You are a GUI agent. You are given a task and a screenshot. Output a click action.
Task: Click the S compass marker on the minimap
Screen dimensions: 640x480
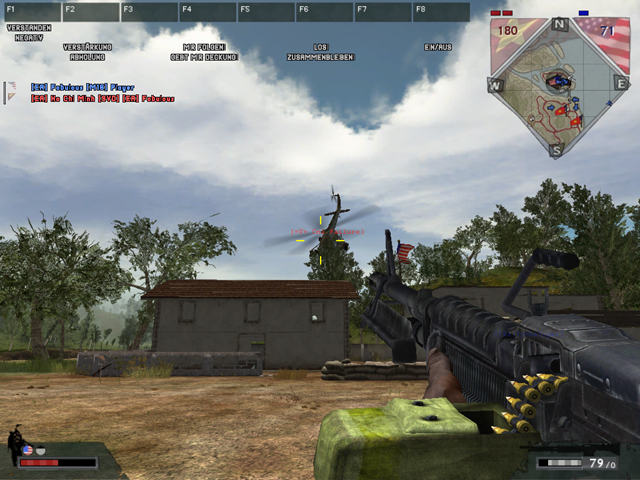(557, 149)
